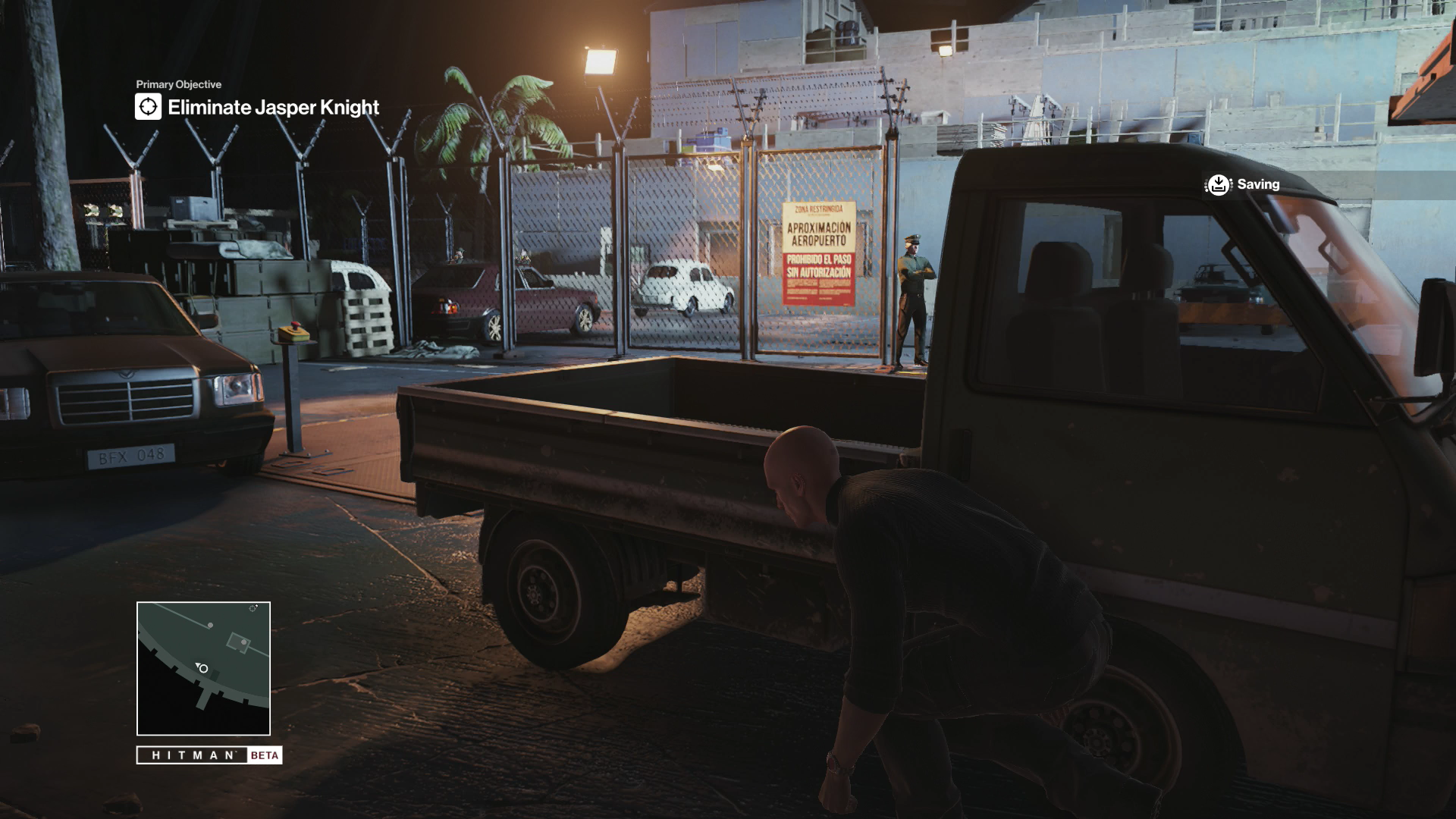Select the Eliminate Jasper Knight objective
1456x819 pixels.
point(273,108)
